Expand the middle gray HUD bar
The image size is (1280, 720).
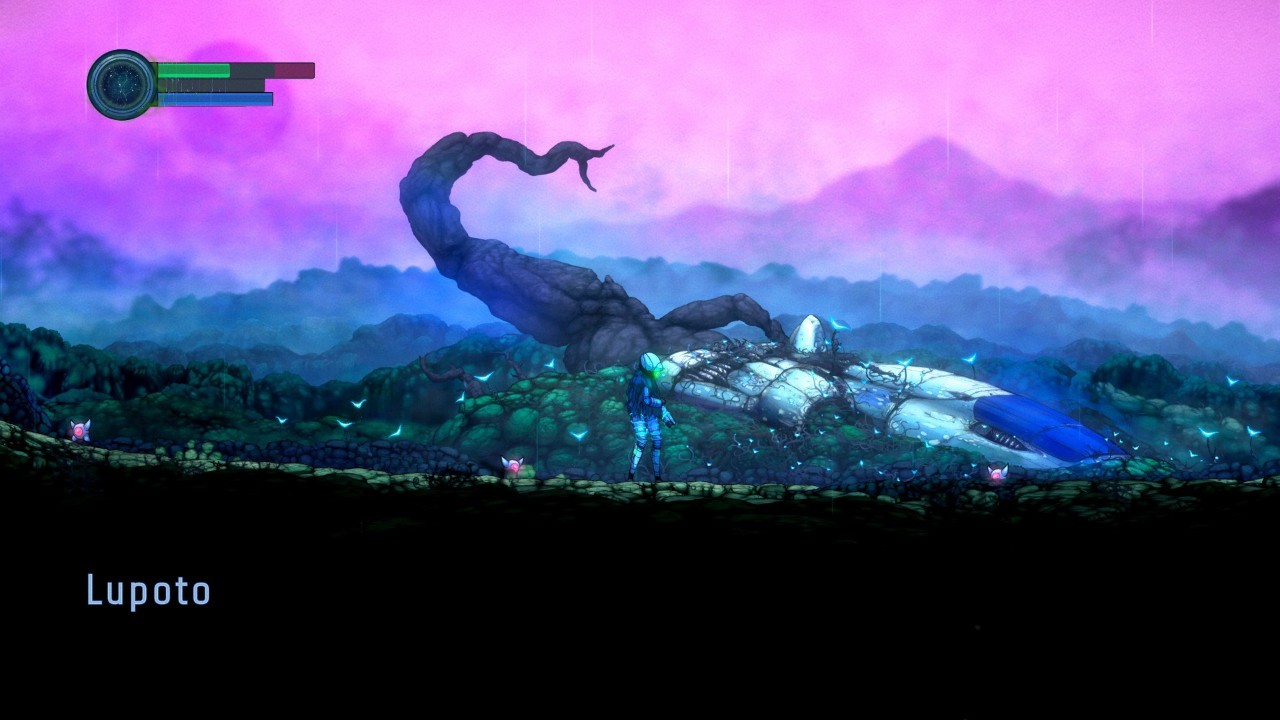[210, 85]
